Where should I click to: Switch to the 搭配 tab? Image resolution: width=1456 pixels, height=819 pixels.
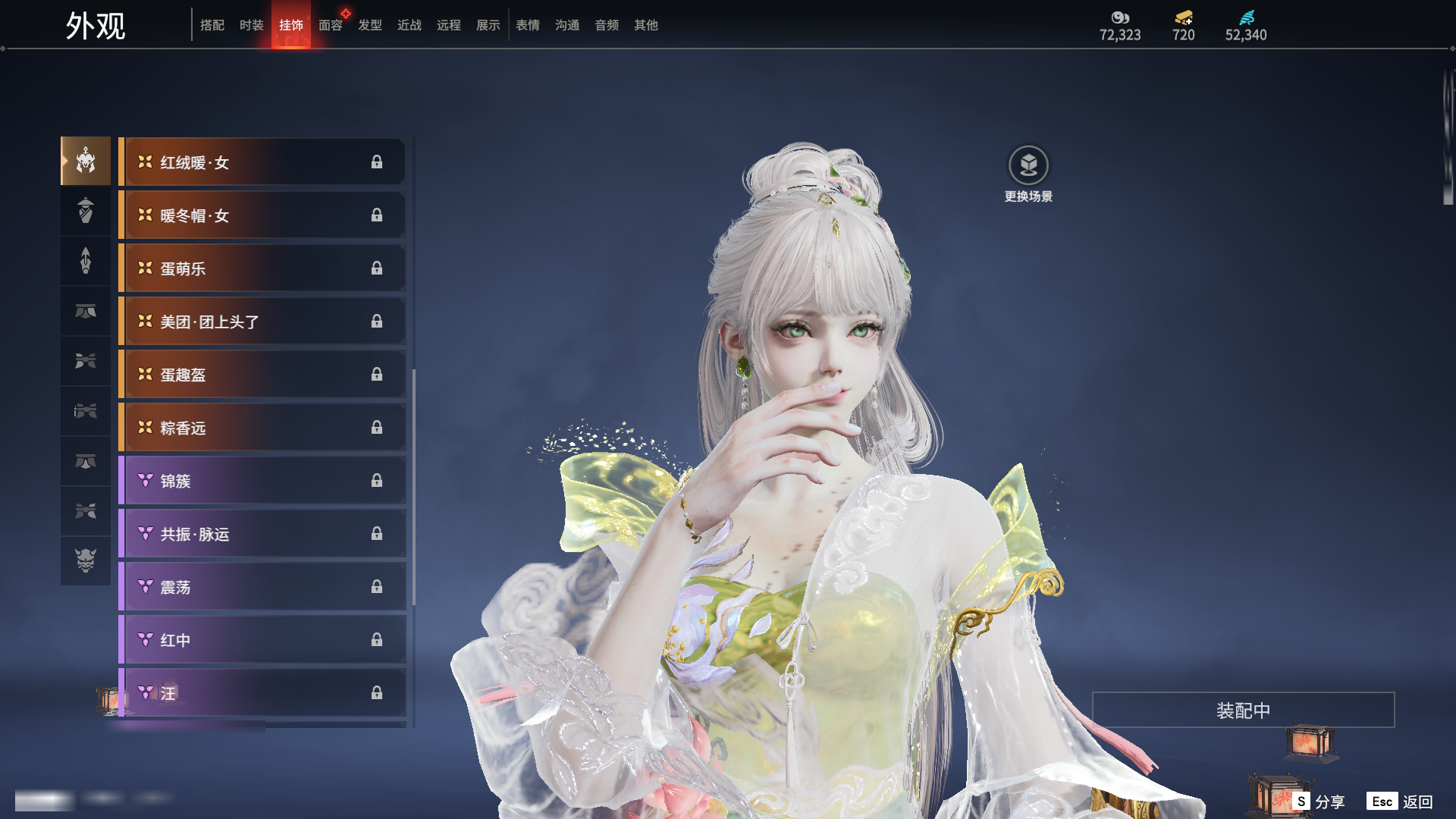(212, 25)
